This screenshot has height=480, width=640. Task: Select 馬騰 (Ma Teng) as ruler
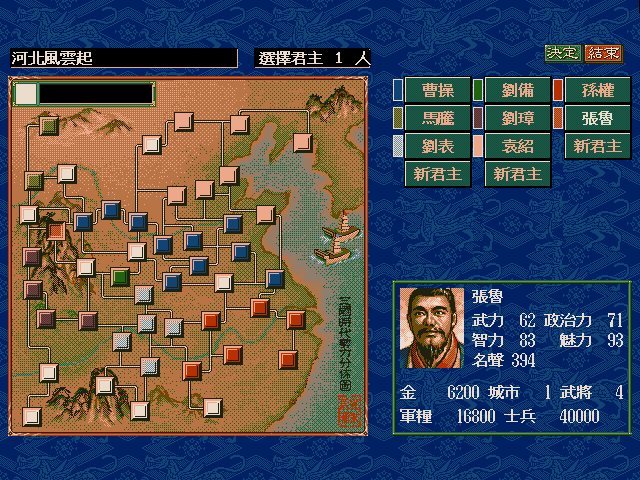pos(436,118)
